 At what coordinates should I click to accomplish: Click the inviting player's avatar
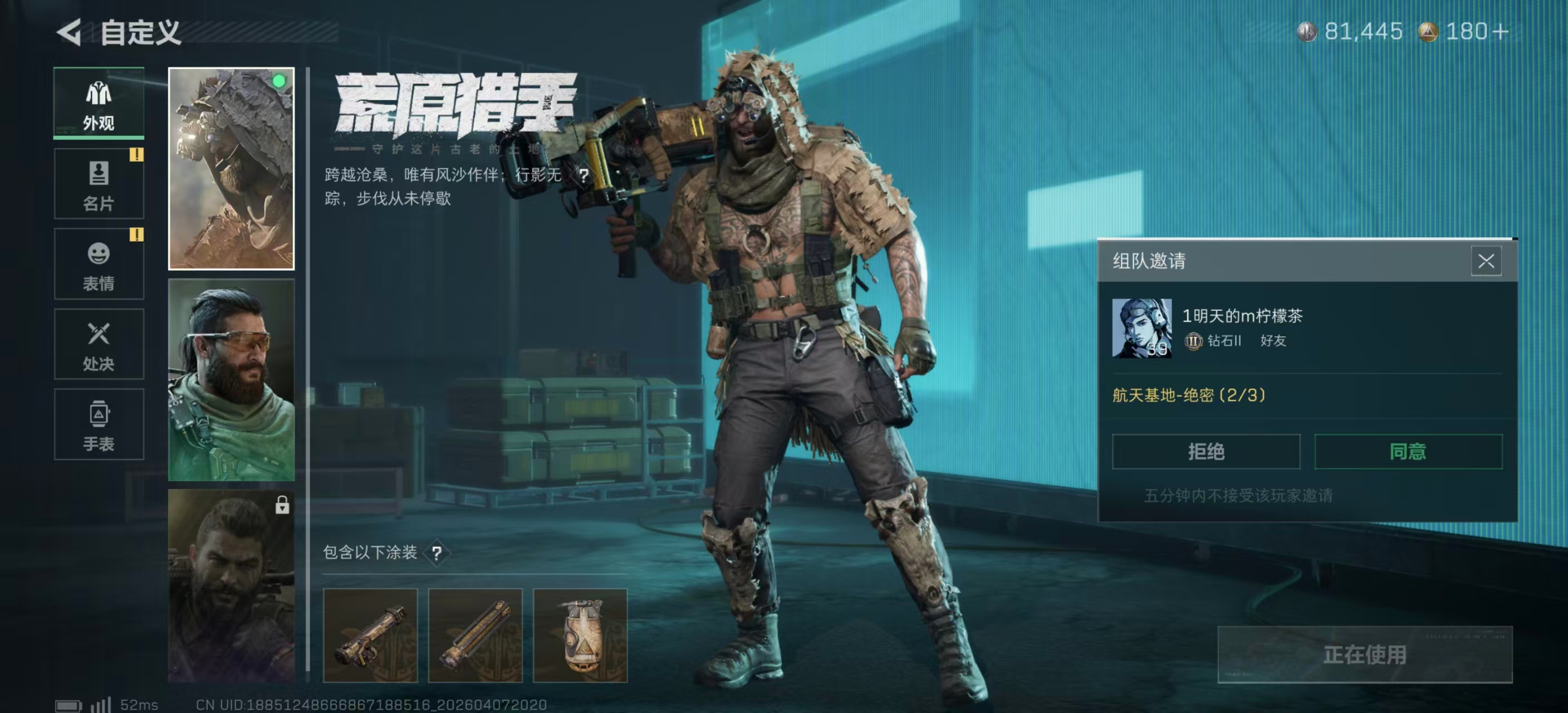coord(1141,328)
